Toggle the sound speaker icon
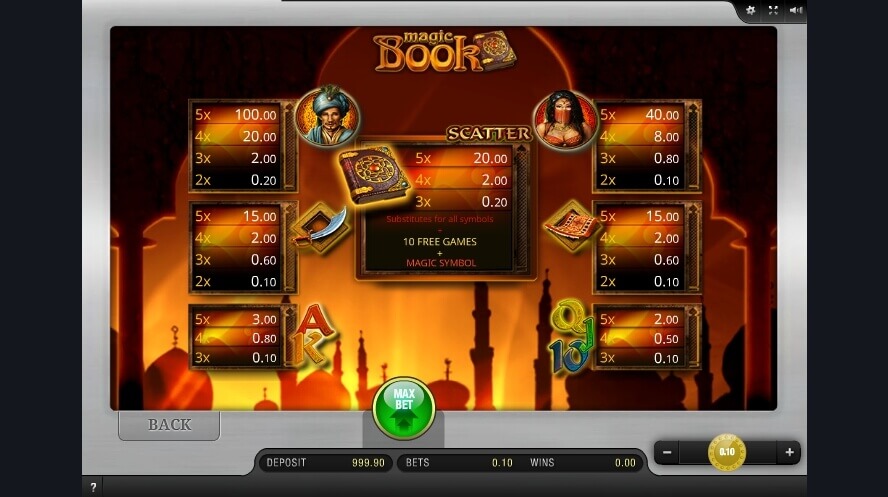888x497 pixels. click(x=795, y=10)
